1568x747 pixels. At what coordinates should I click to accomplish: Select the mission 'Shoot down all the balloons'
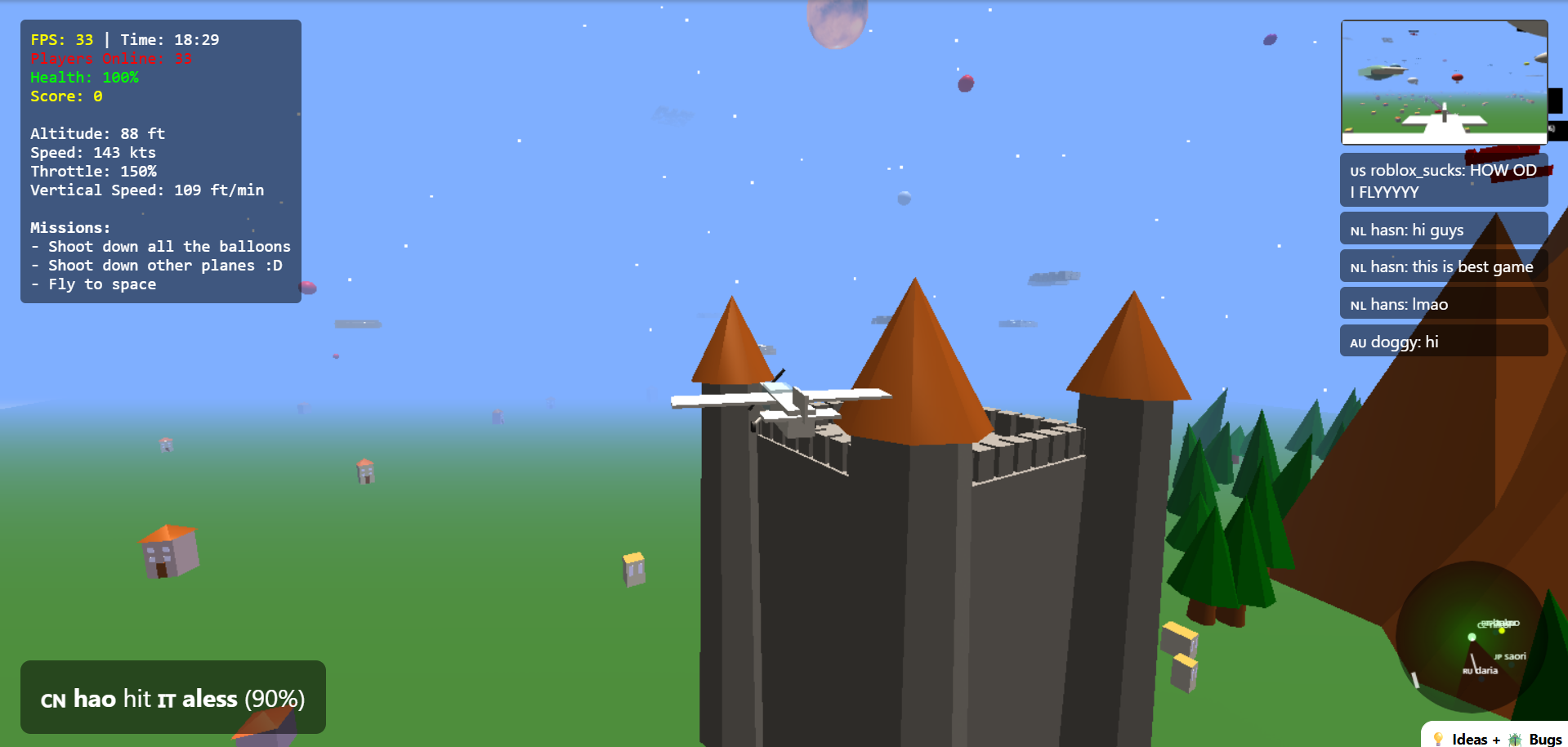(162, 246)
